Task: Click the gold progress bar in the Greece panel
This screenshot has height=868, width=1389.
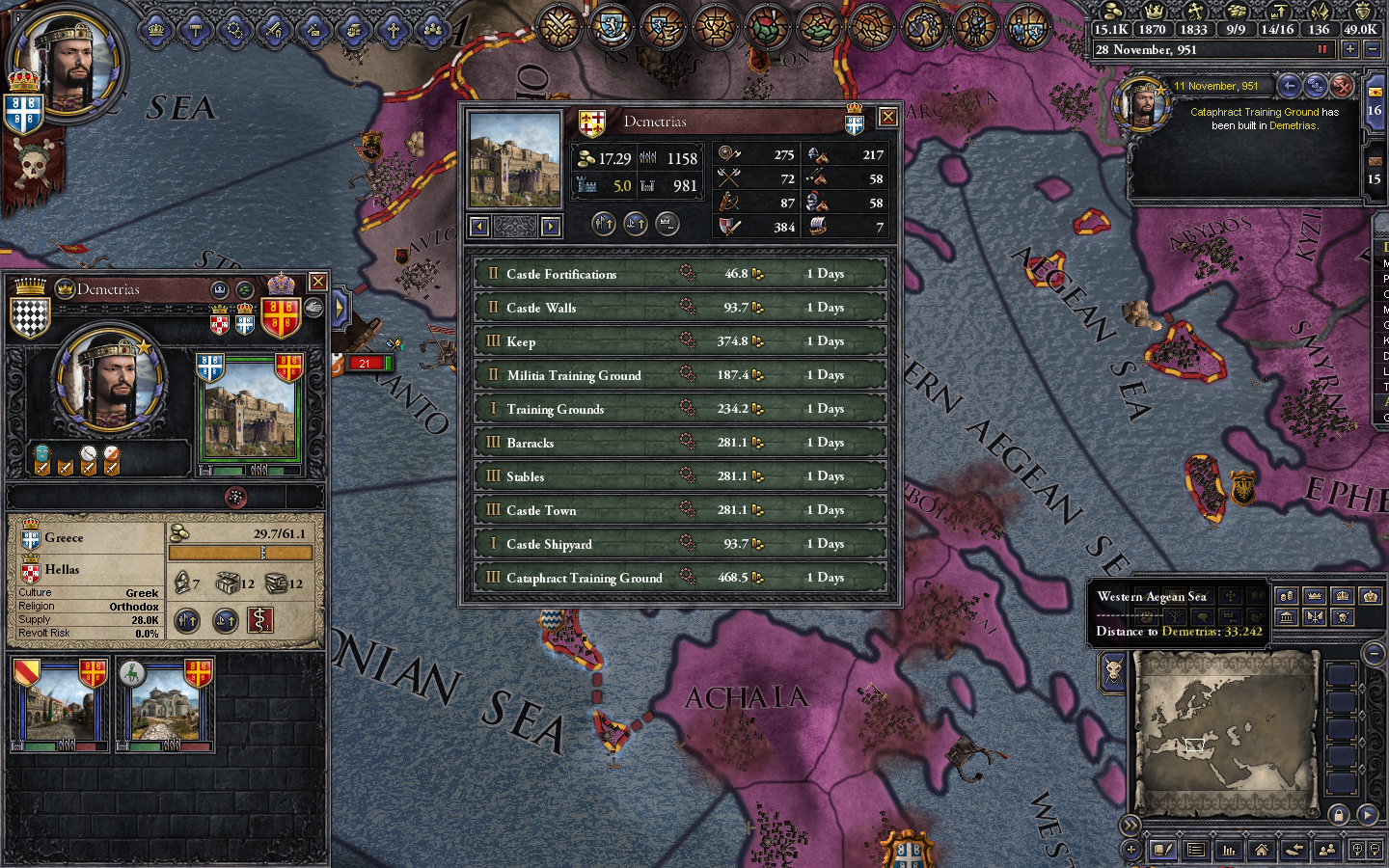Action: coord(239,552)
